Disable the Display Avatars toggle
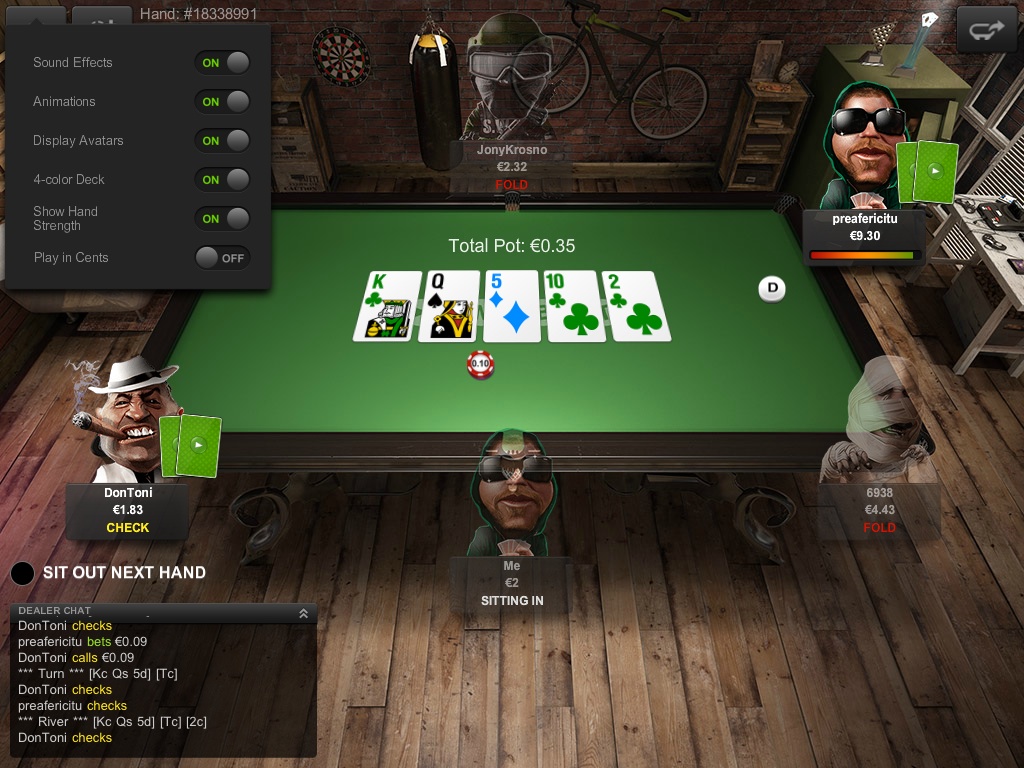The width and height of the screenshot is (1024, 768). [222, 140]
